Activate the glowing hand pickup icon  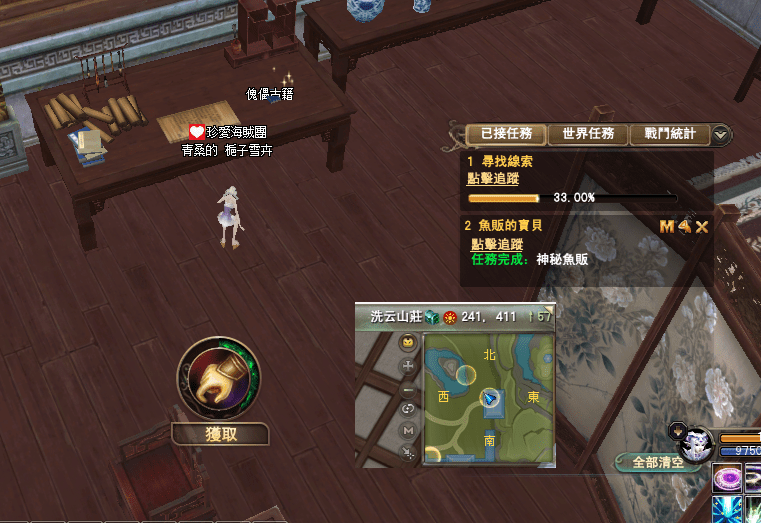219,380
